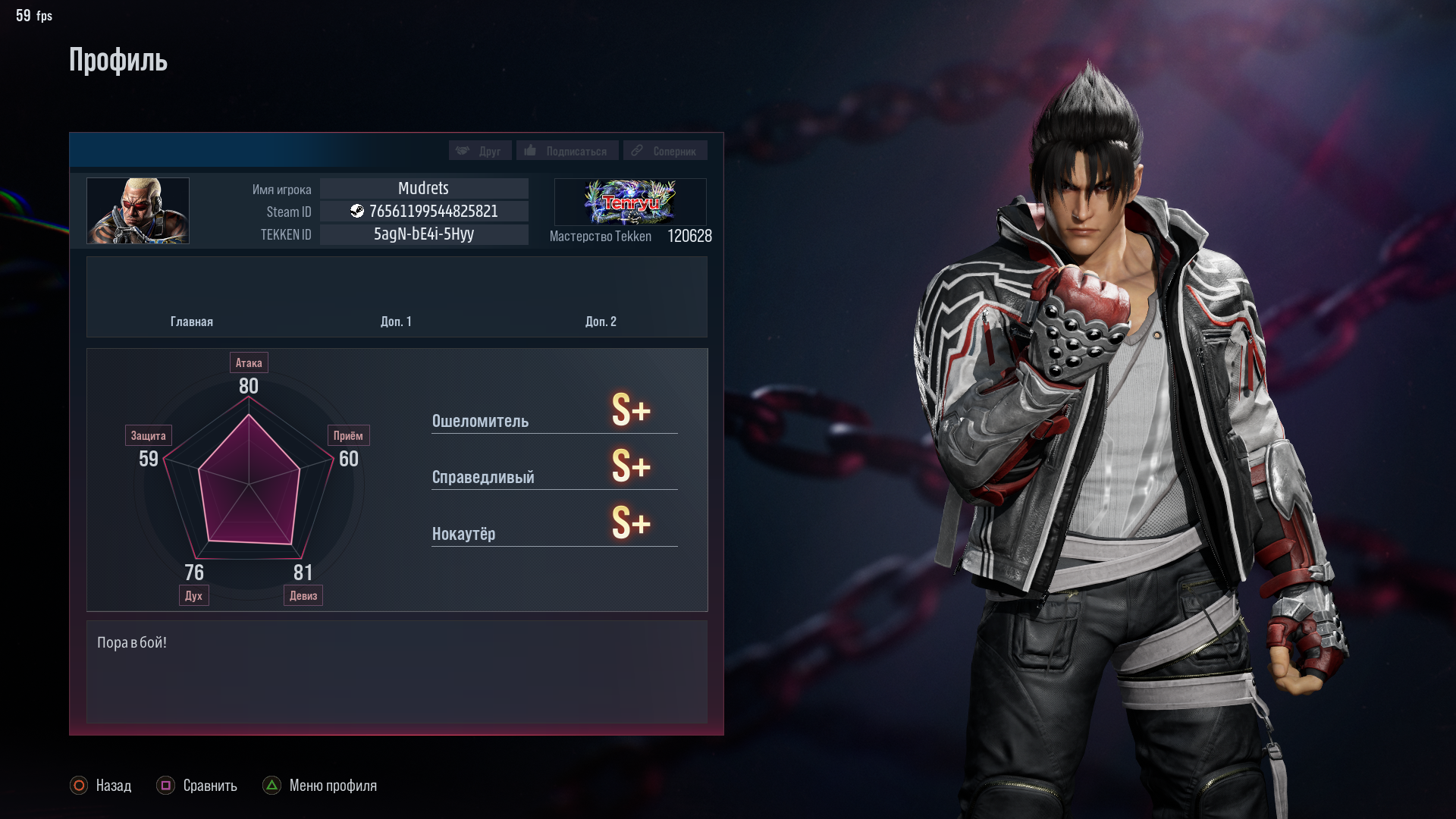This screenshot has height=819, width=1456.
Task: Click the "Пора в бой!" comment box
Action: (397, 671)
